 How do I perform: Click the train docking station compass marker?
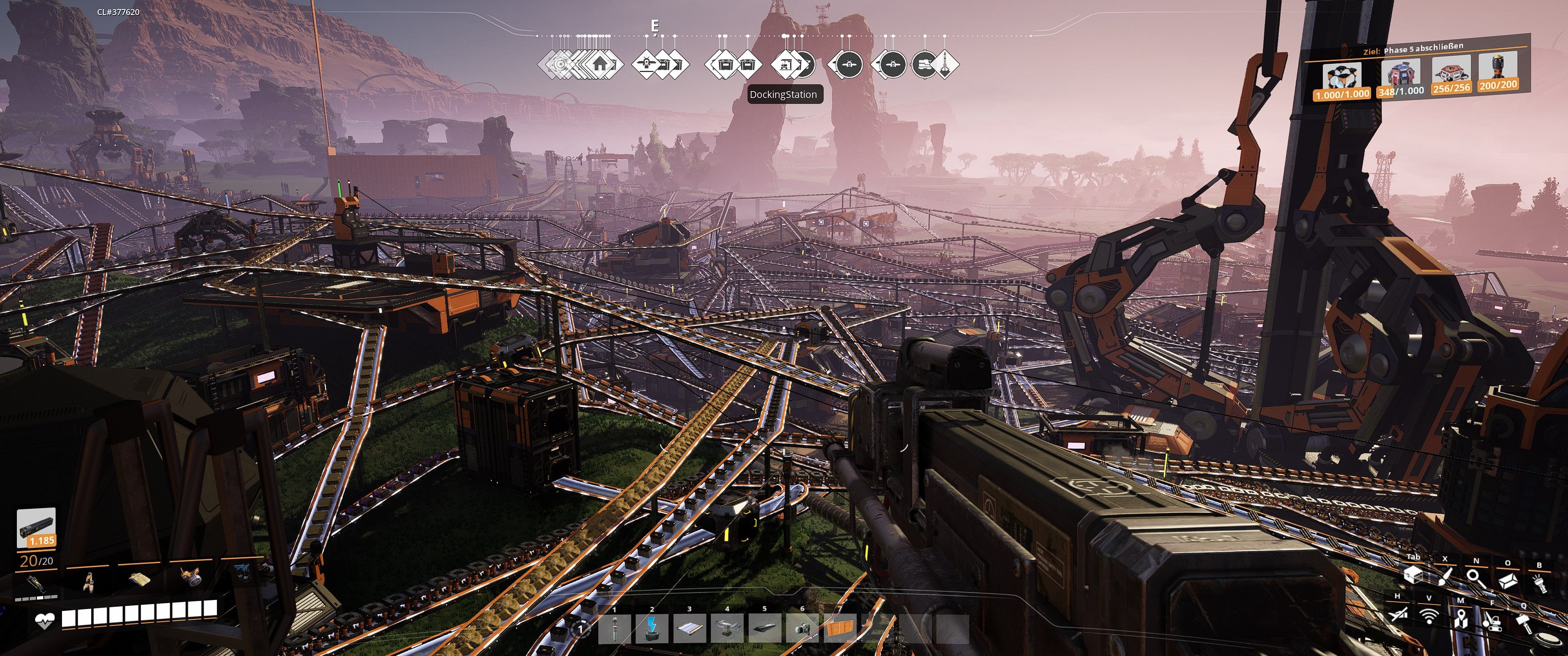click(x=785, y=64)
